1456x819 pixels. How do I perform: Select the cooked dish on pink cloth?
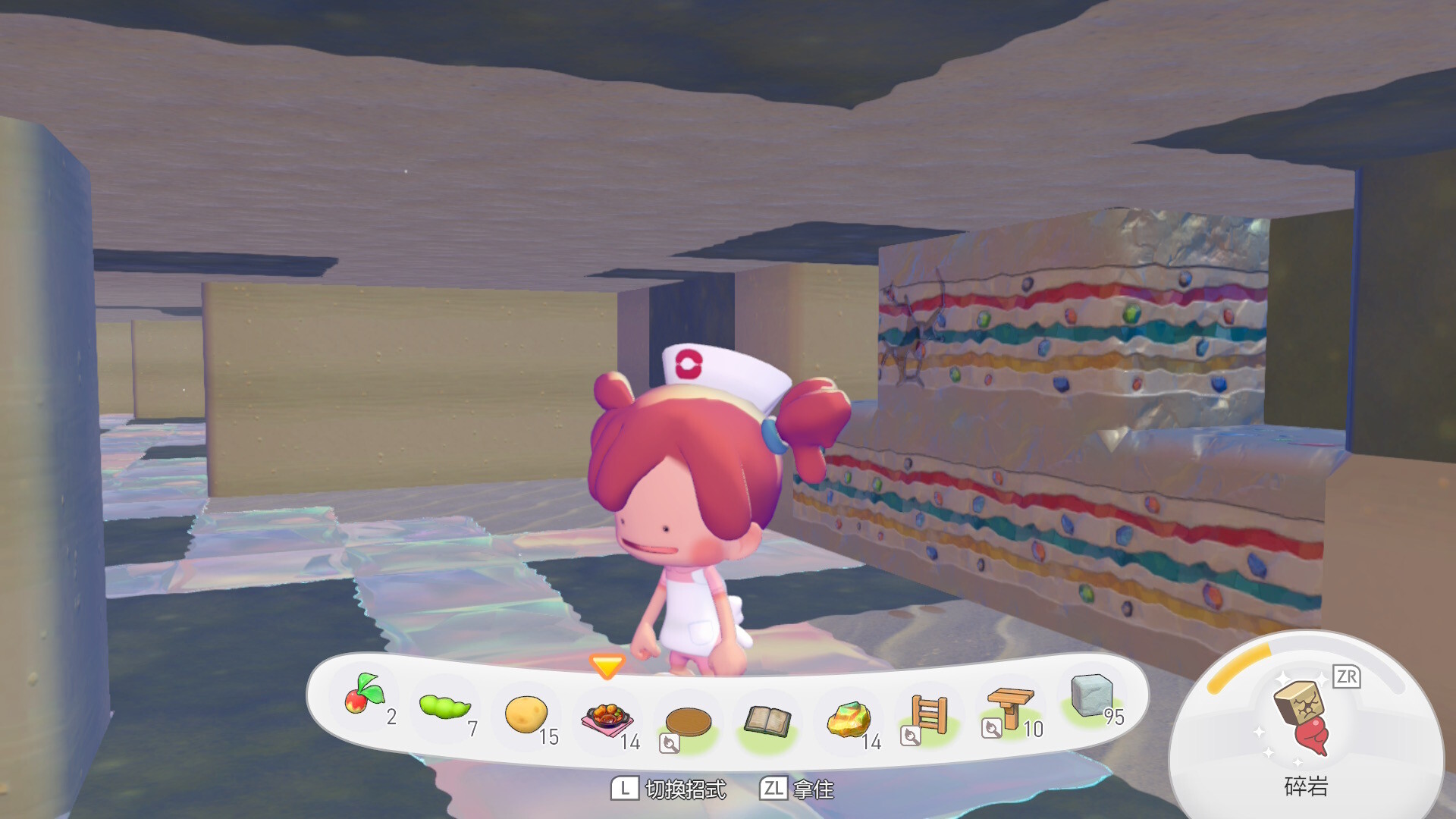coord(607,717)
